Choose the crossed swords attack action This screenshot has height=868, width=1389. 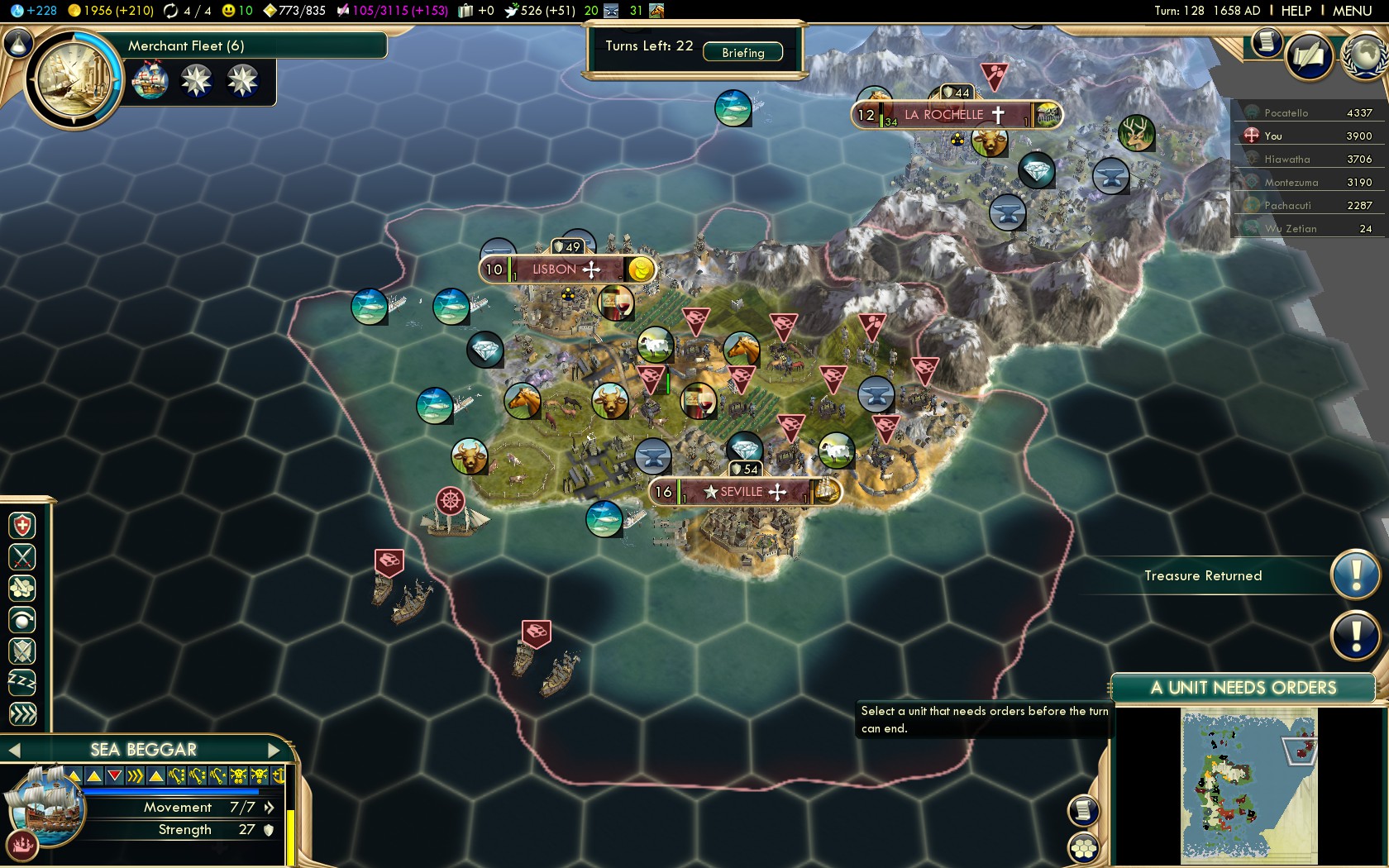point(22,557)
